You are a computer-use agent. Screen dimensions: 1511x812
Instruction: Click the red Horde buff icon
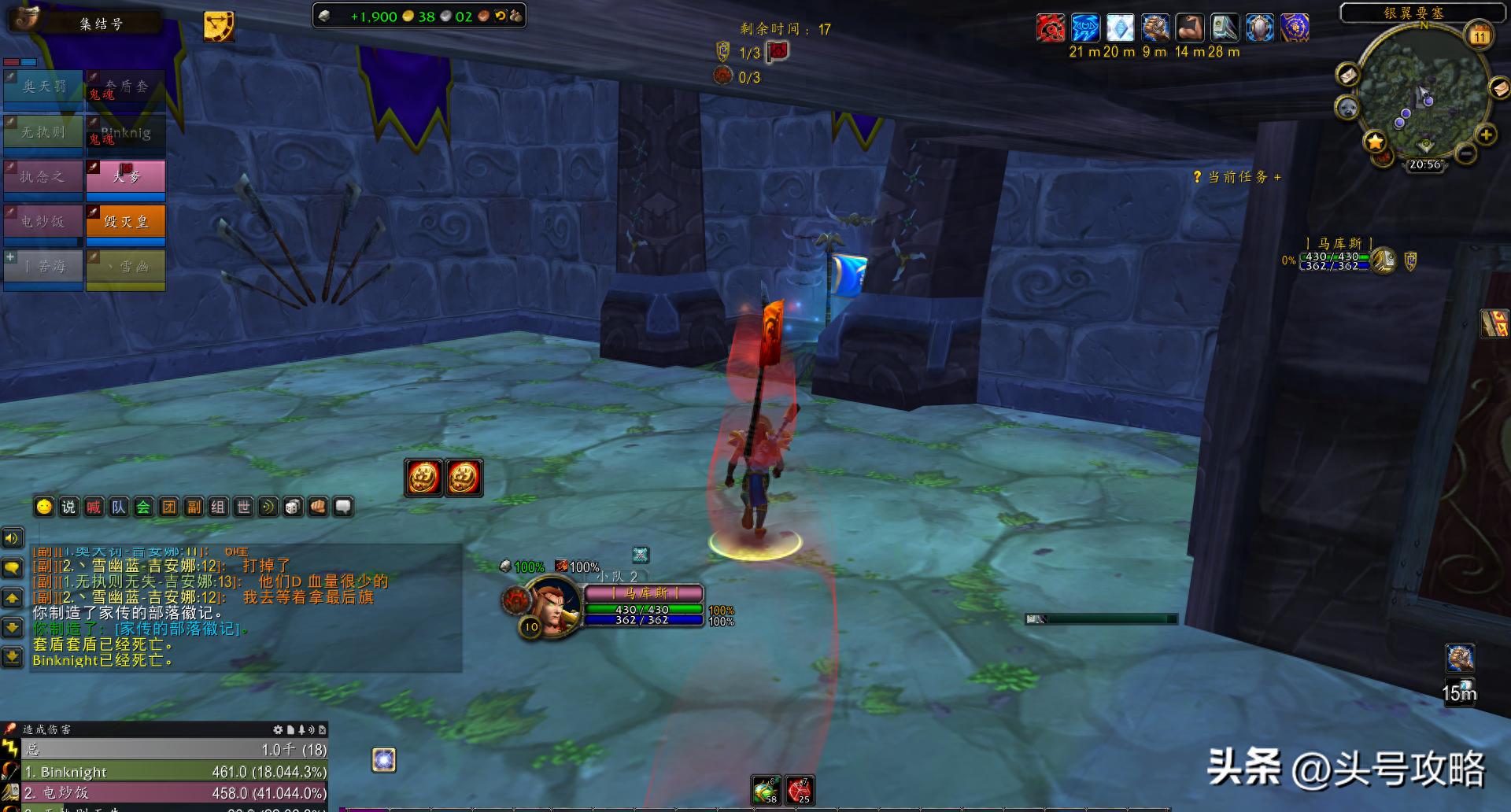click(1051, 28)
